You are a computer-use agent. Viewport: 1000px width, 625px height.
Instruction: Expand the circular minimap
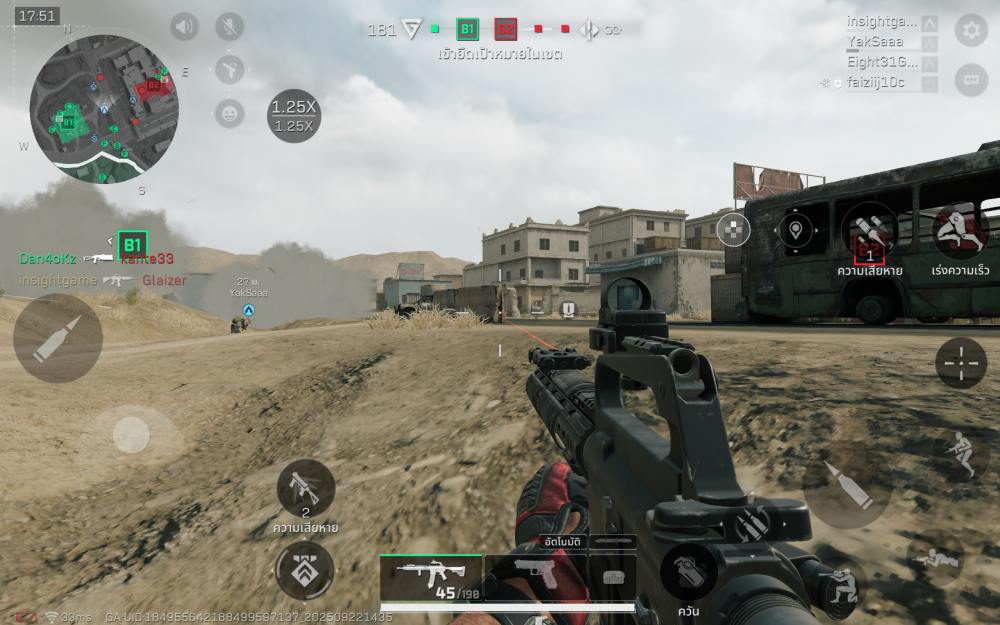point(104,108)
